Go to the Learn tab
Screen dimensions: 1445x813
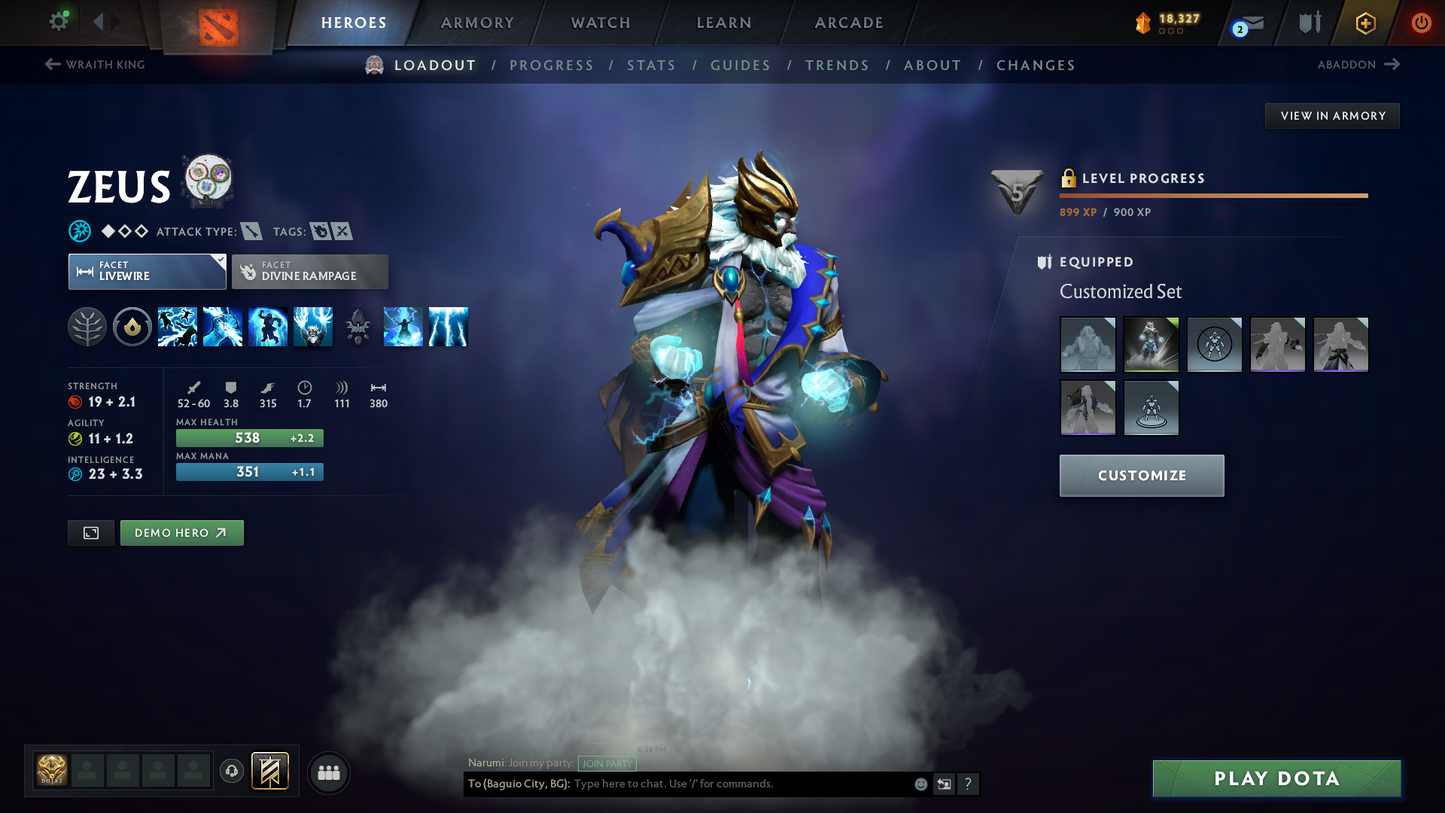click(723, 23)
